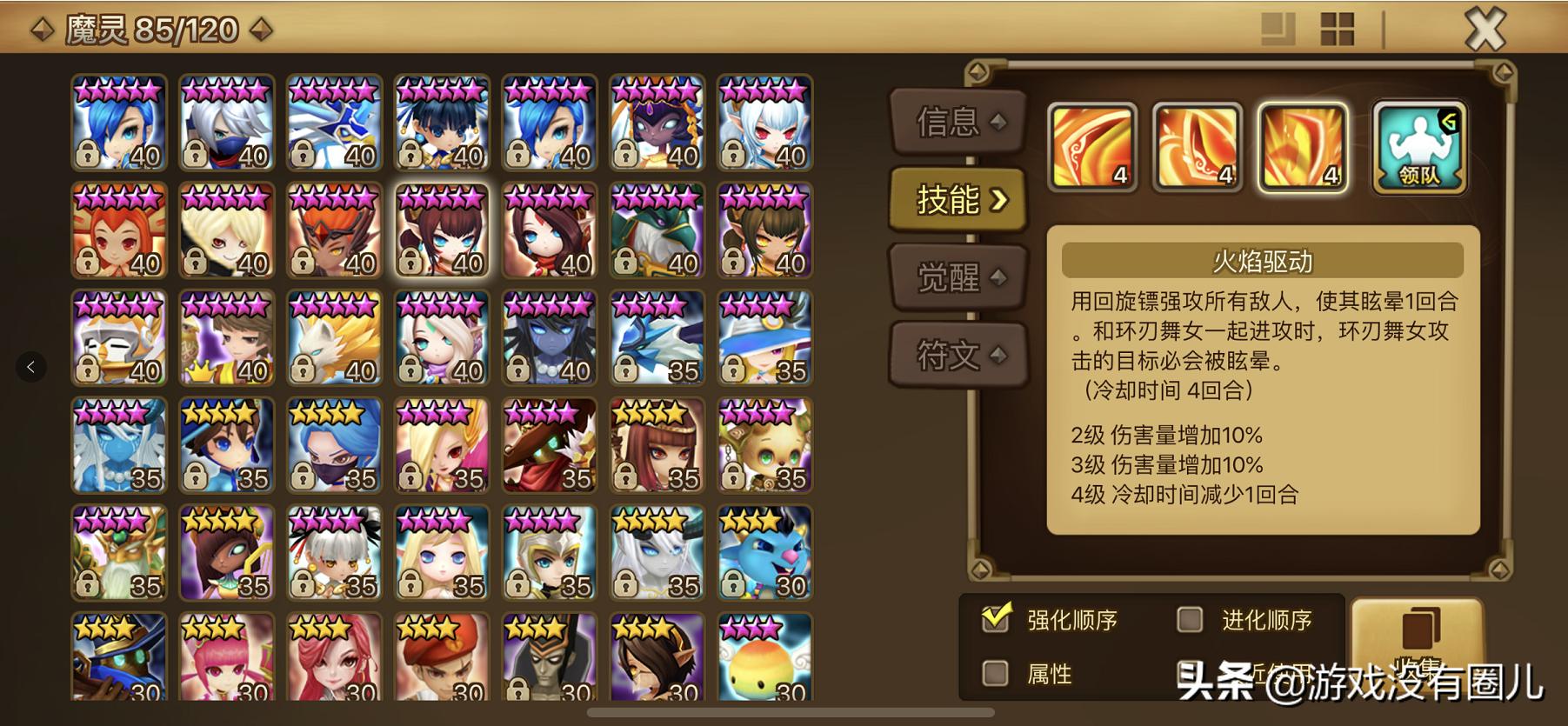Click the diamond arrow left of 魔灵 title
Screen dimensions: 1568x726
41,27
